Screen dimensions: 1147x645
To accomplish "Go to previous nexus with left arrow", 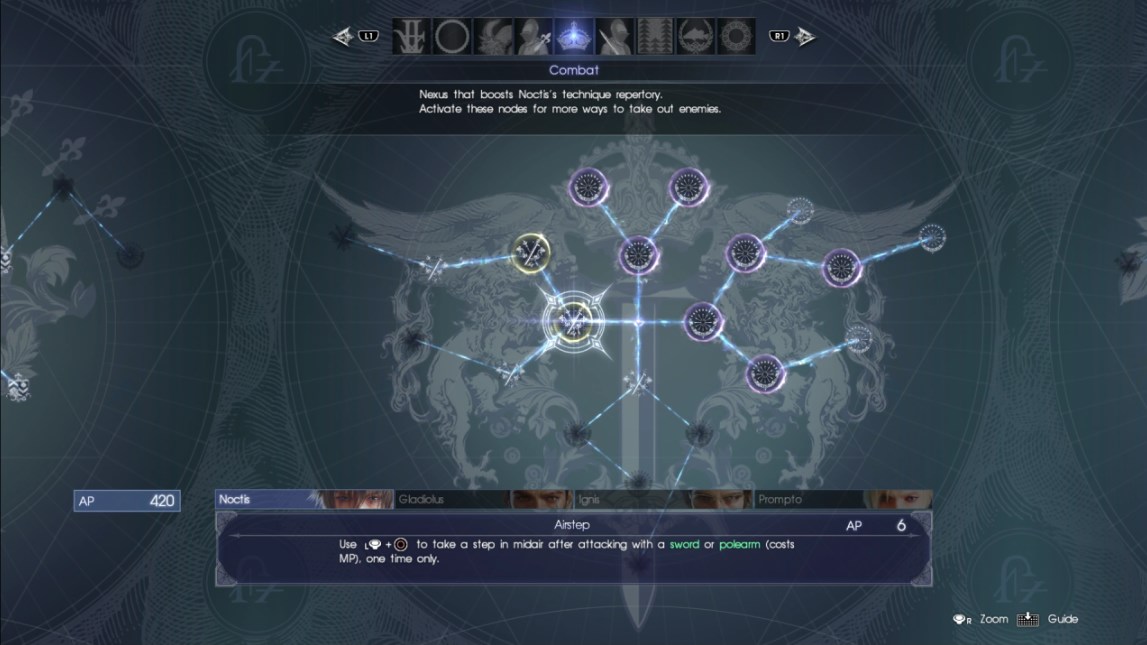I will click(x=345, y=37).
